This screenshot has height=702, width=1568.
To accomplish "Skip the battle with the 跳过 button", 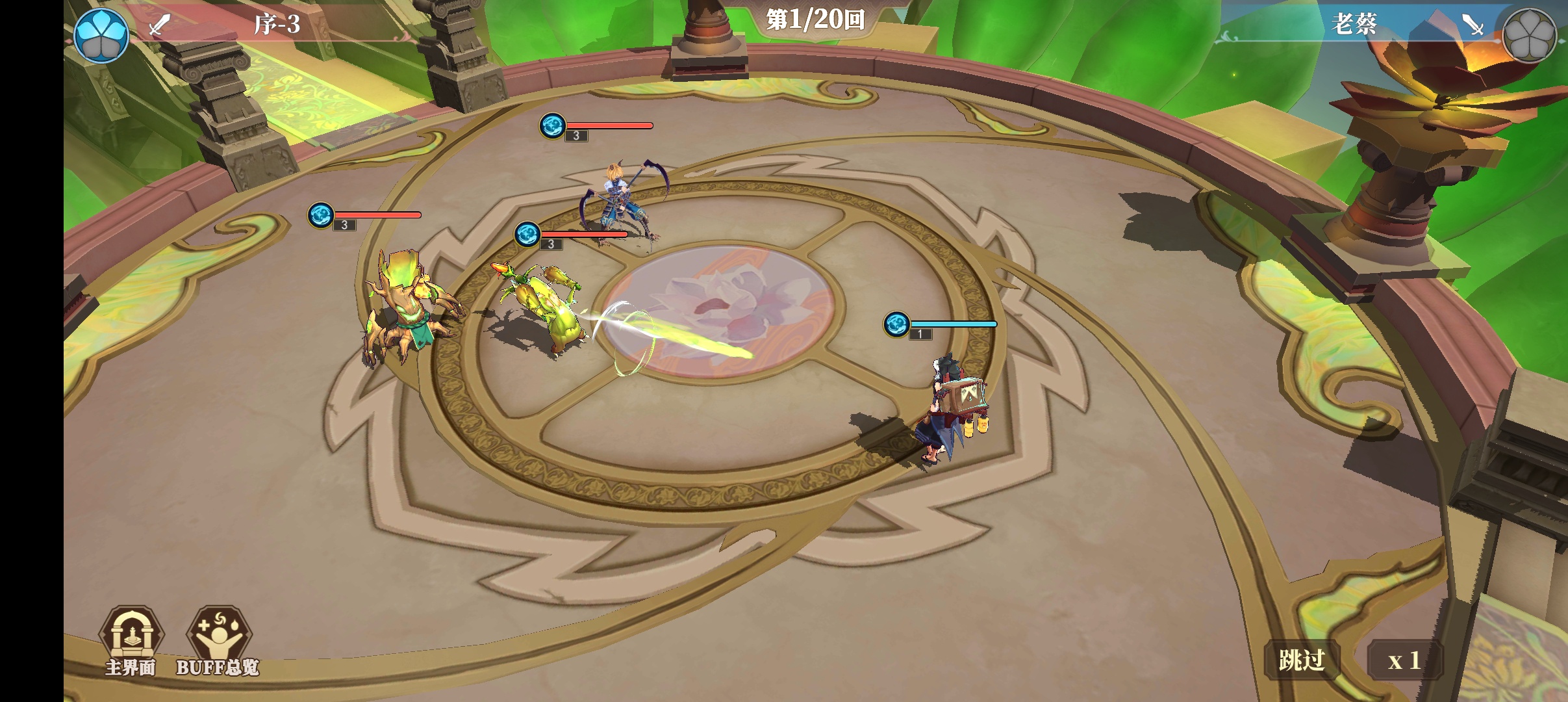I will point(1301,660).
